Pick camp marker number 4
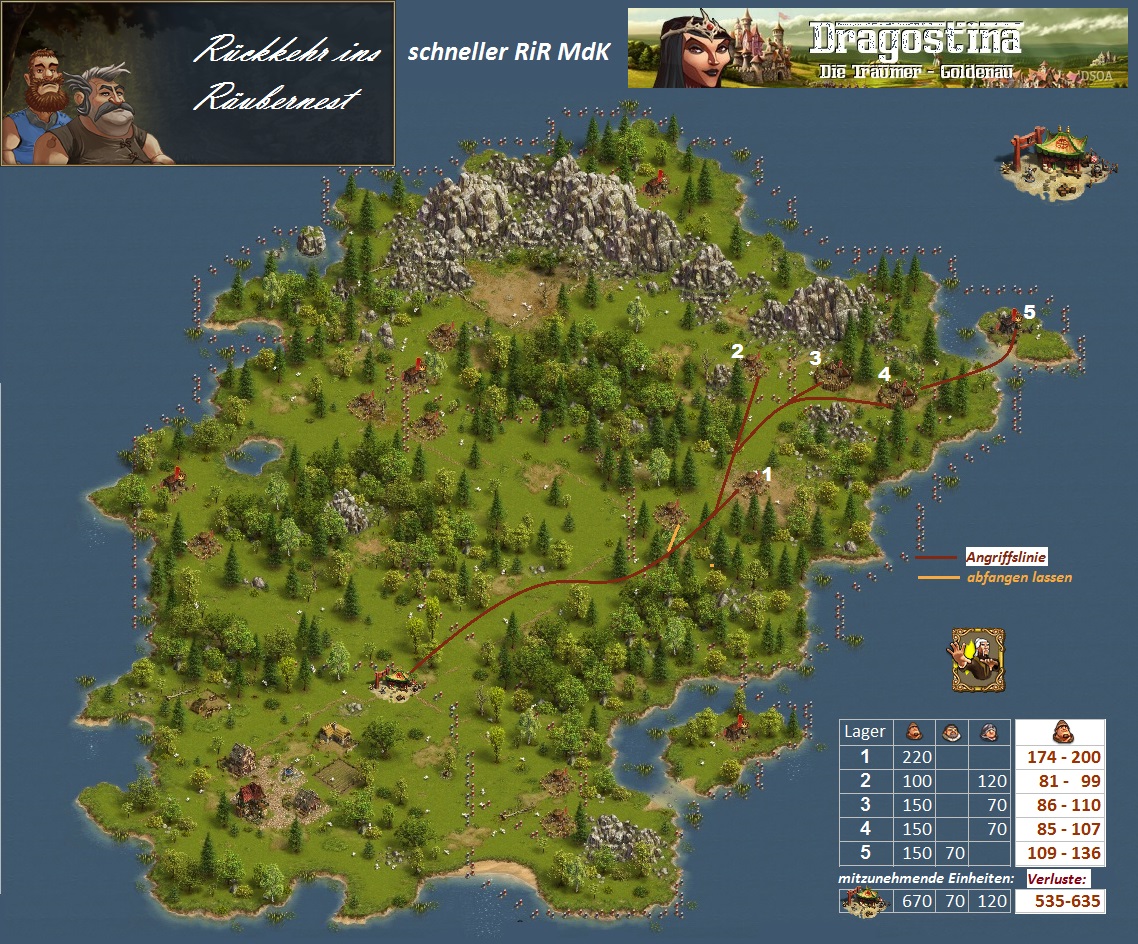This screenshot has height=944, width=1138. [x=883, y=374]
